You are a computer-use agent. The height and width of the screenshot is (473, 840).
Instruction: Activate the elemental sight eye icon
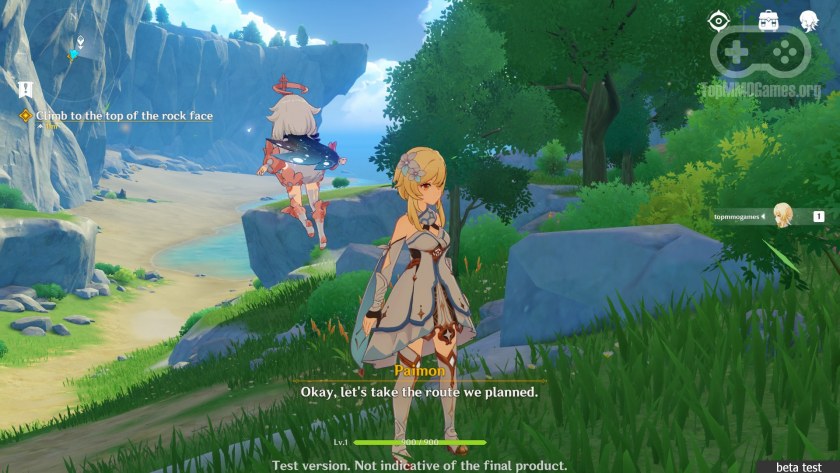click(x=718, y=21)
